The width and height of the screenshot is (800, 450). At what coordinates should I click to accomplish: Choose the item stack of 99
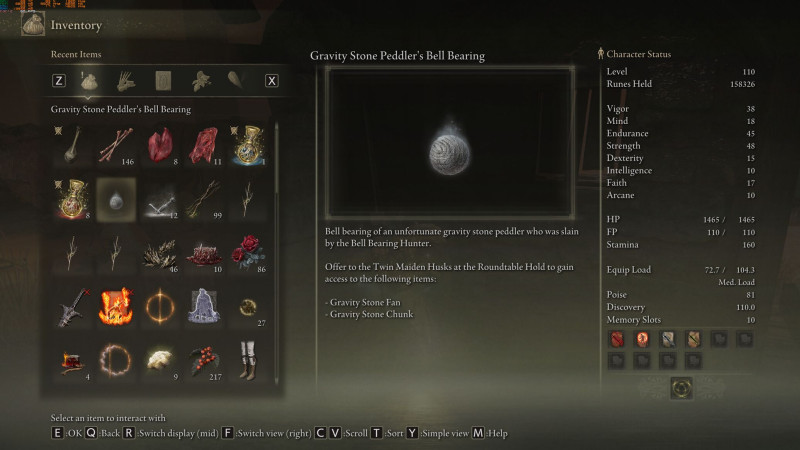pos(206,199)
